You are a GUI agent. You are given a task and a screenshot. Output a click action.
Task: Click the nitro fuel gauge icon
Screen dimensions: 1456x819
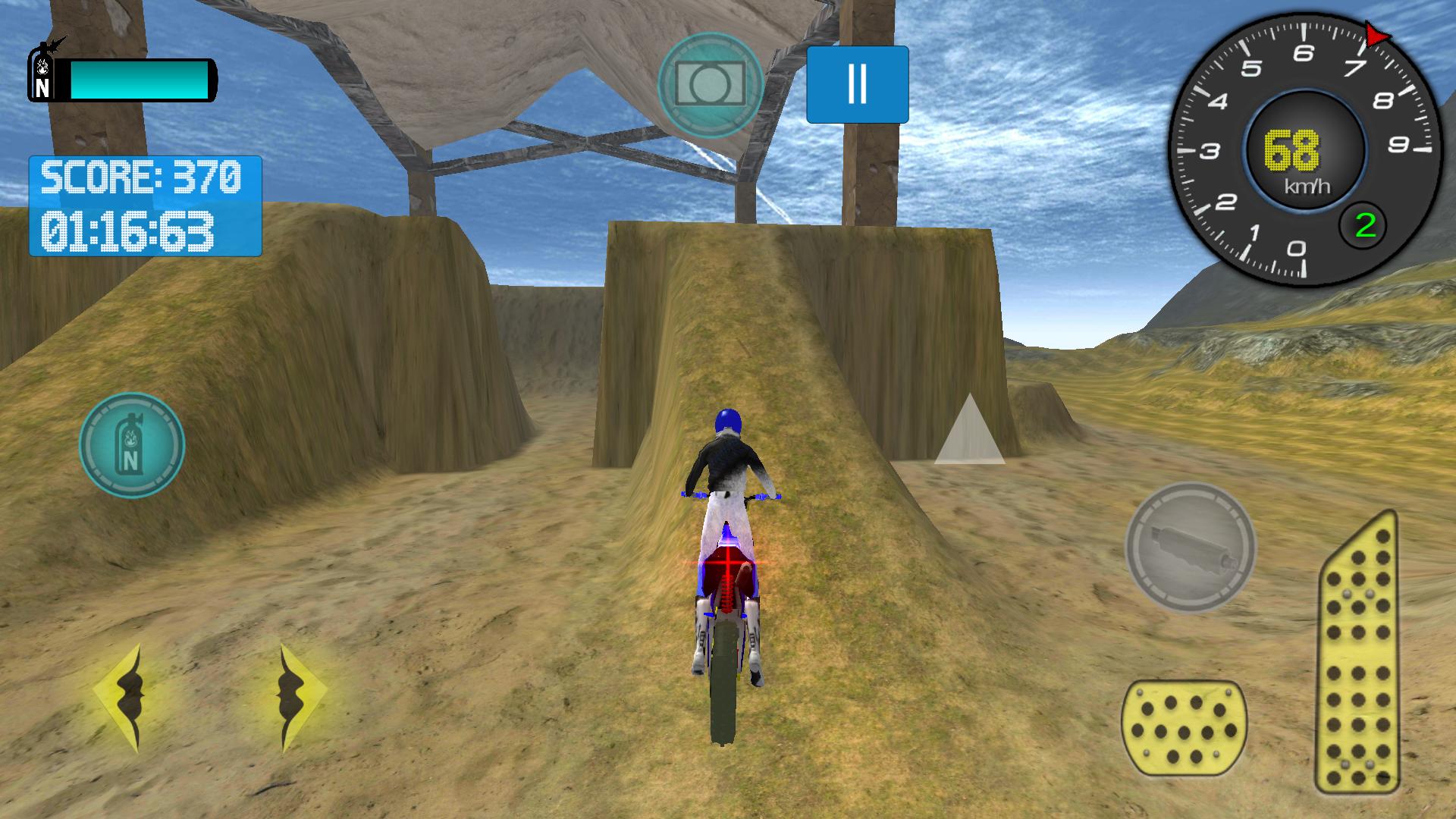click(x=131, y=446)
